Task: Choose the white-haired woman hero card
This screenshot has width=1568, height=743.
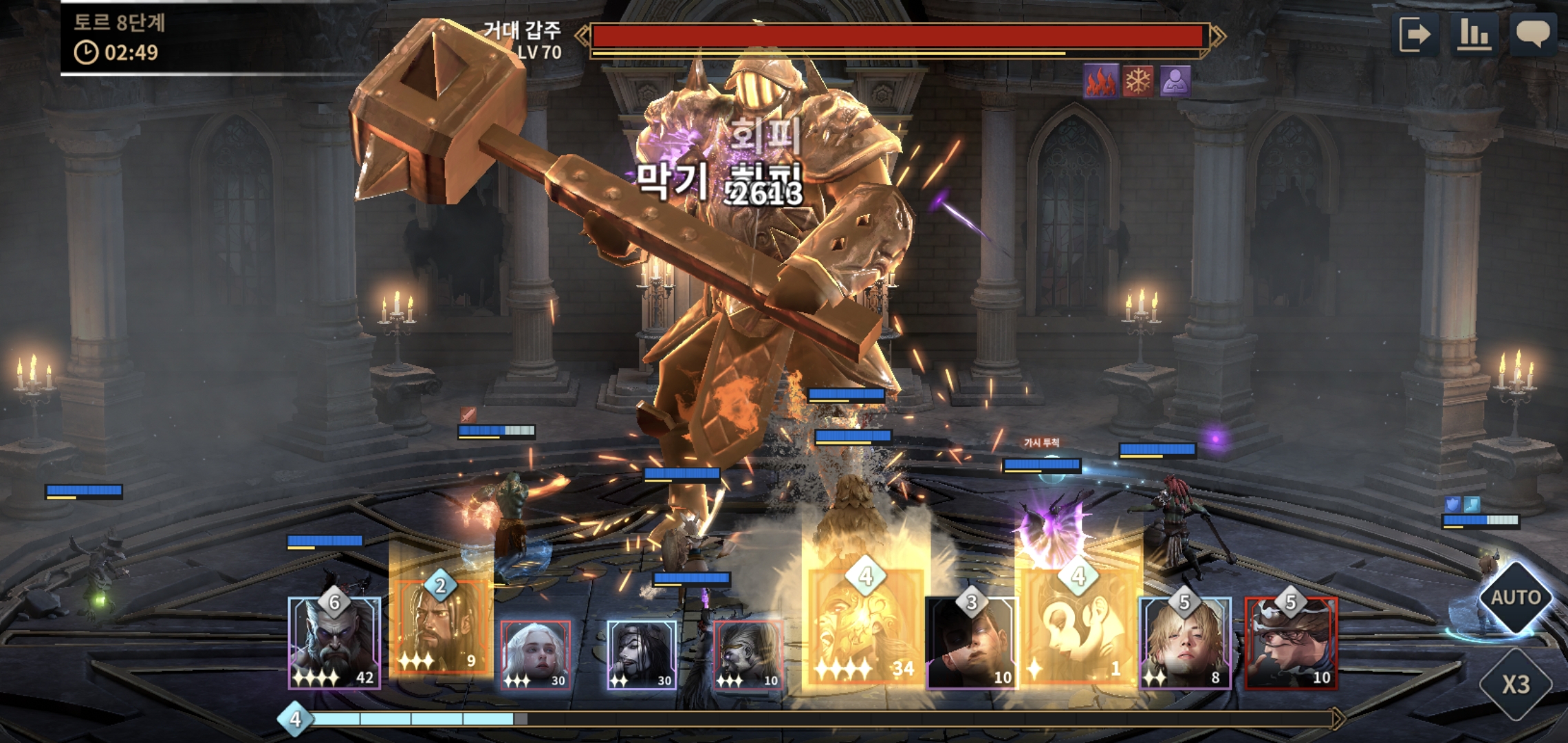Action: [x=535, y=654]
